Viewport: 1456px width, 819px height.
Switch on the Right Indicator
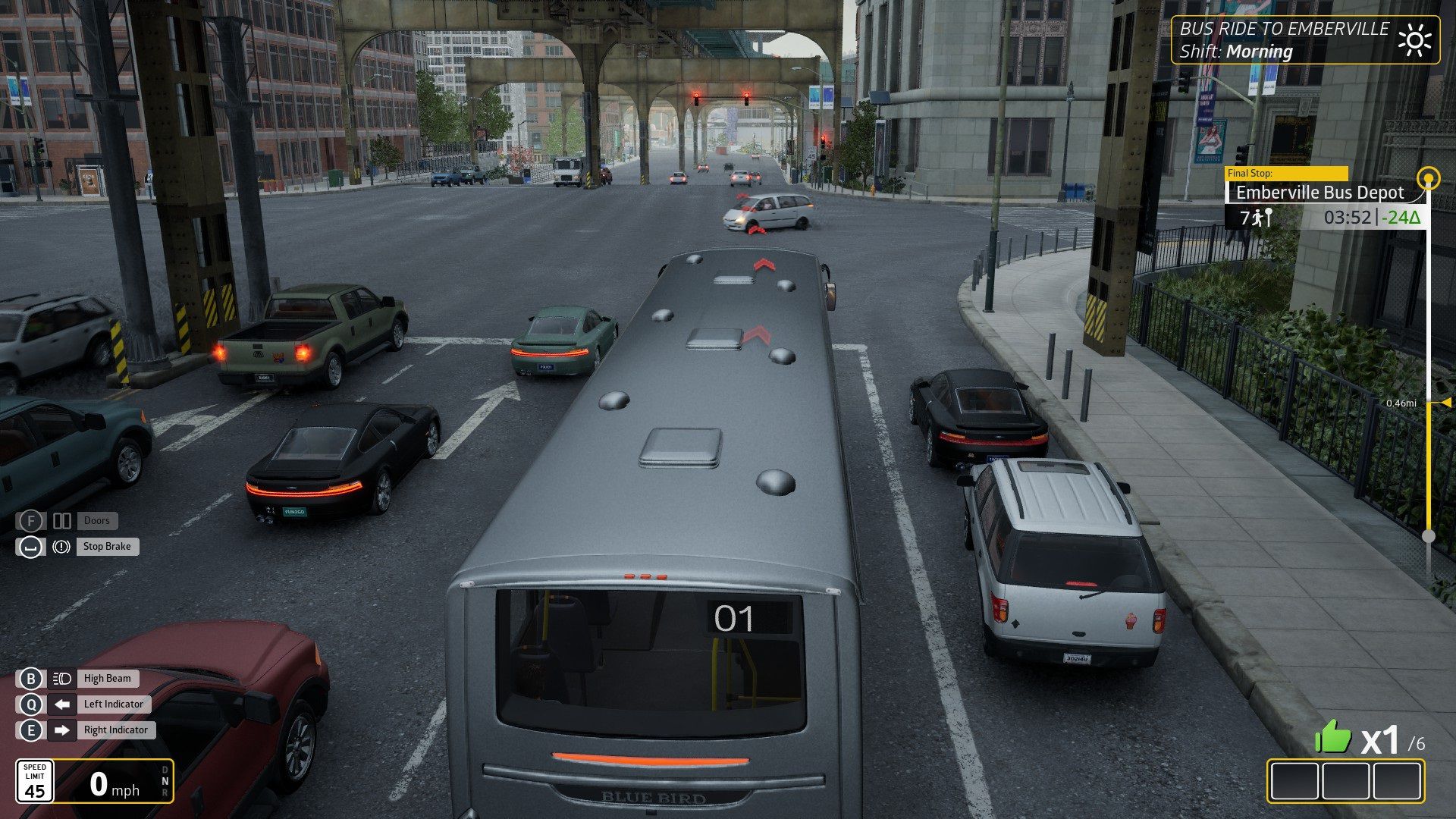pyautogui.click(x=115, y=730)
